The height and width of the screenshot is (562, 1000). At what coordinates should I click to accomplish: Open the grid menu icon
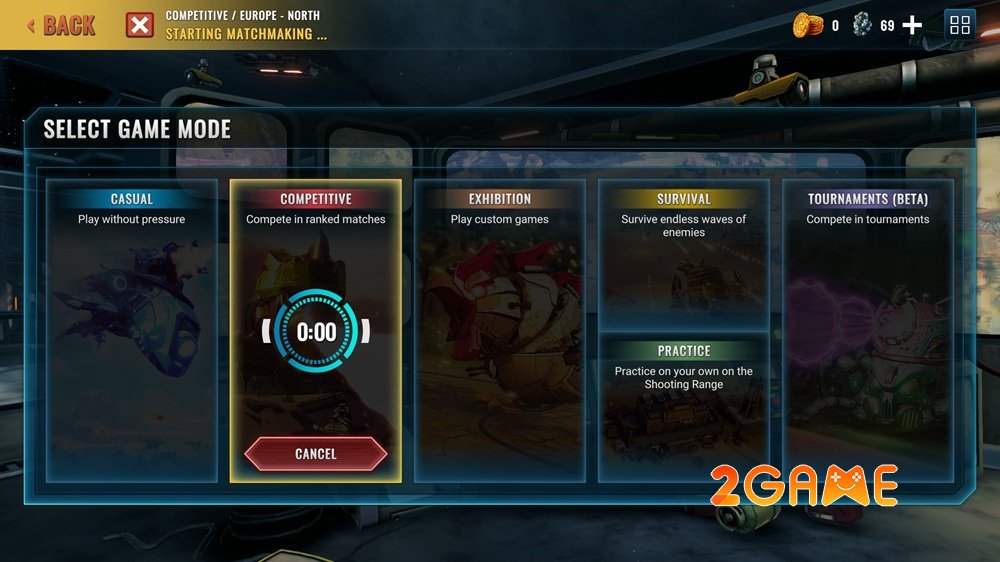(x=960, y=26)
